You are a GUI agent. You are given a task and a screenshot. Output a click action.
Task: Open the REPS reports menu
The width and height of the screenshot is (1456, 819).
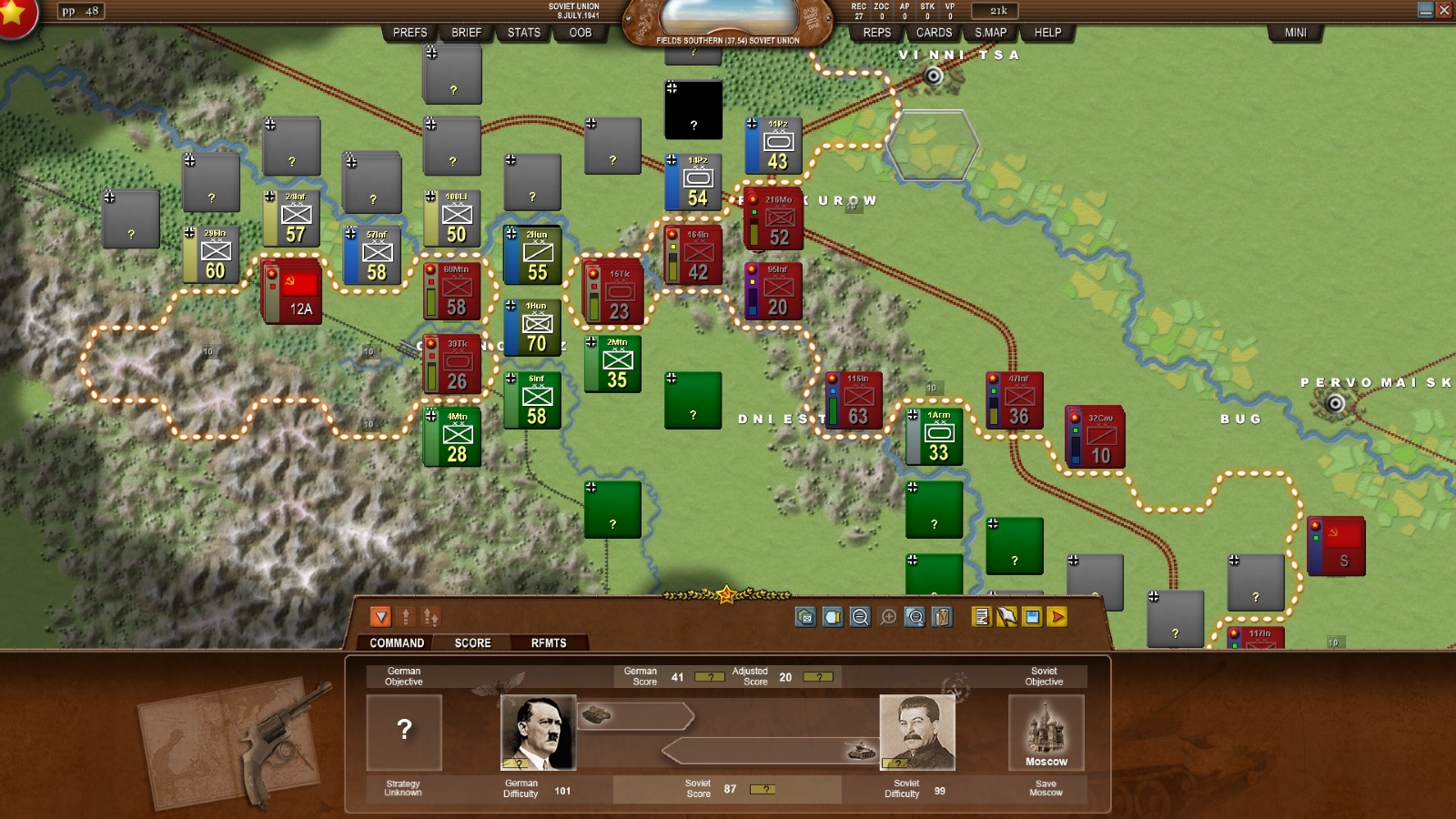[x=876, y=33]
